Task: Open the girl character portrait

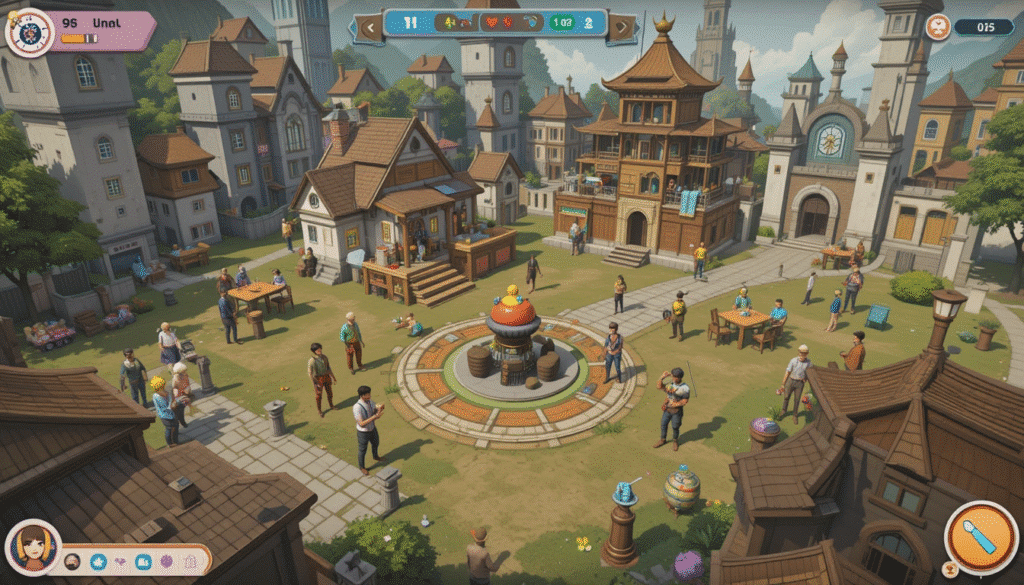Action: pos(32,547)
